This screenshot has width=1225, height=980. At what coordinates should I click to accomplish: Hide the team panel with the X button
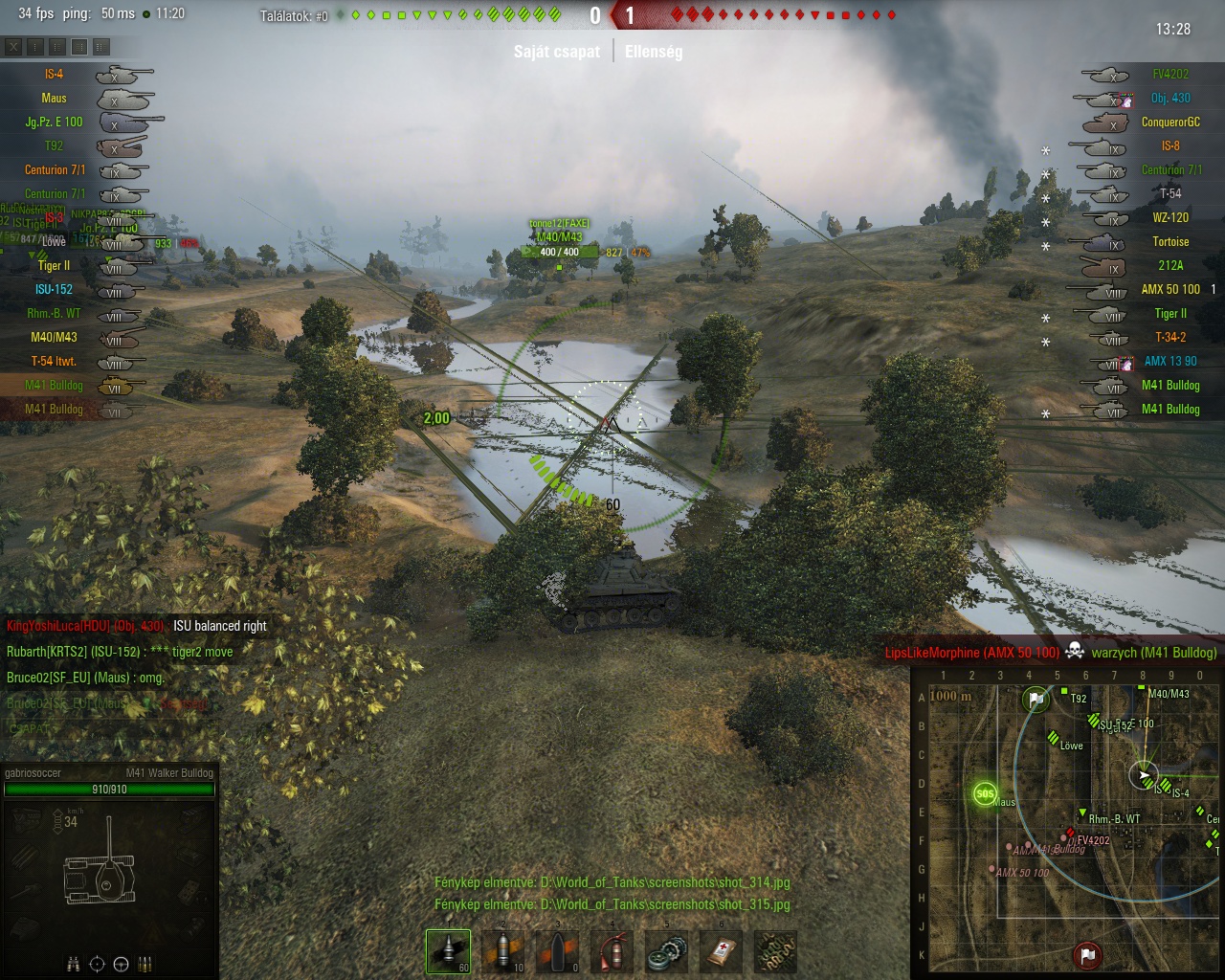13,46
